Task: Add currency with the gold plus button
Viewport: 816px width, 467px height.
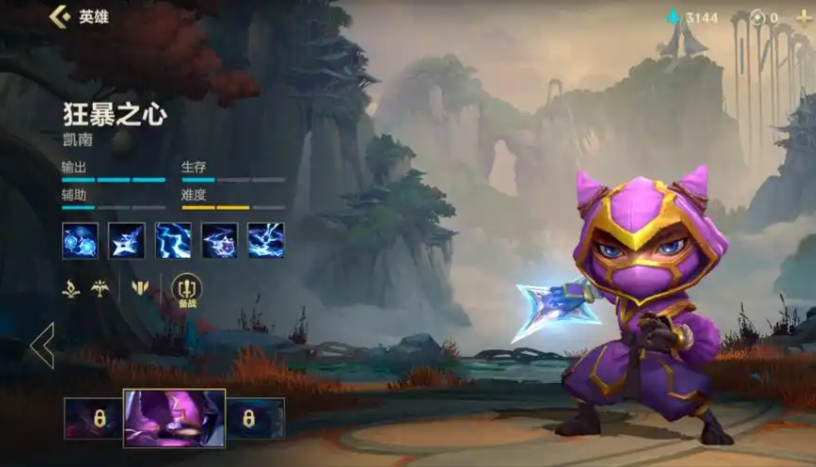Action: point(803,18)
